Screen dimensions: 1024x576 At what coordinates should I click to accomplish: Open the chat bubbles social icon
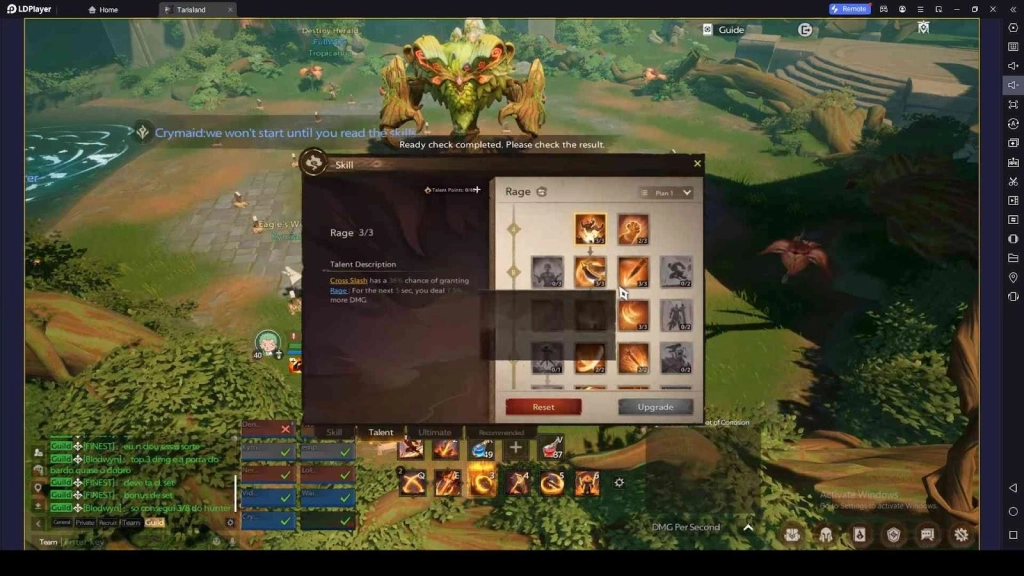tap(927, 535)
